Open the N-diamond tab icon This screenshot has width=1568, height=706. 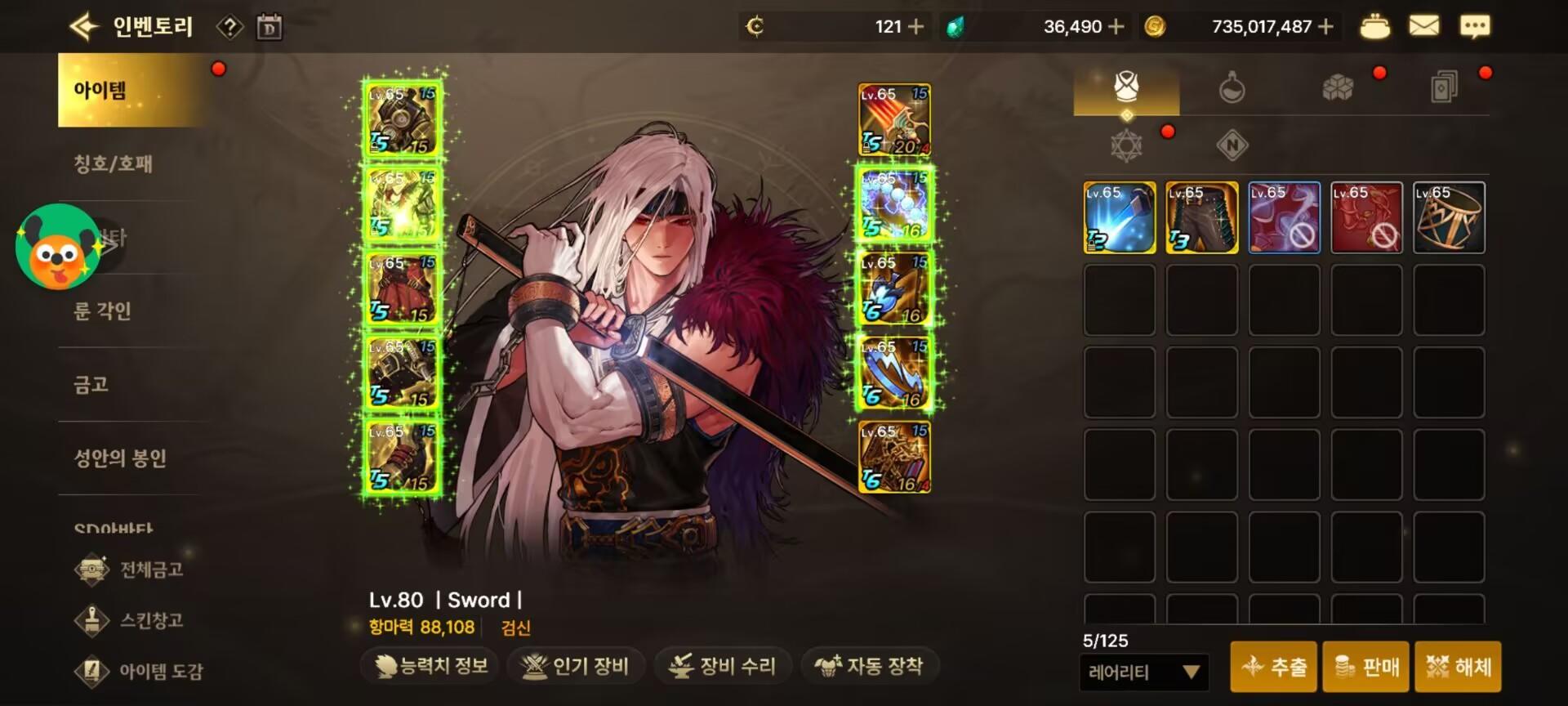point(1230,145)
